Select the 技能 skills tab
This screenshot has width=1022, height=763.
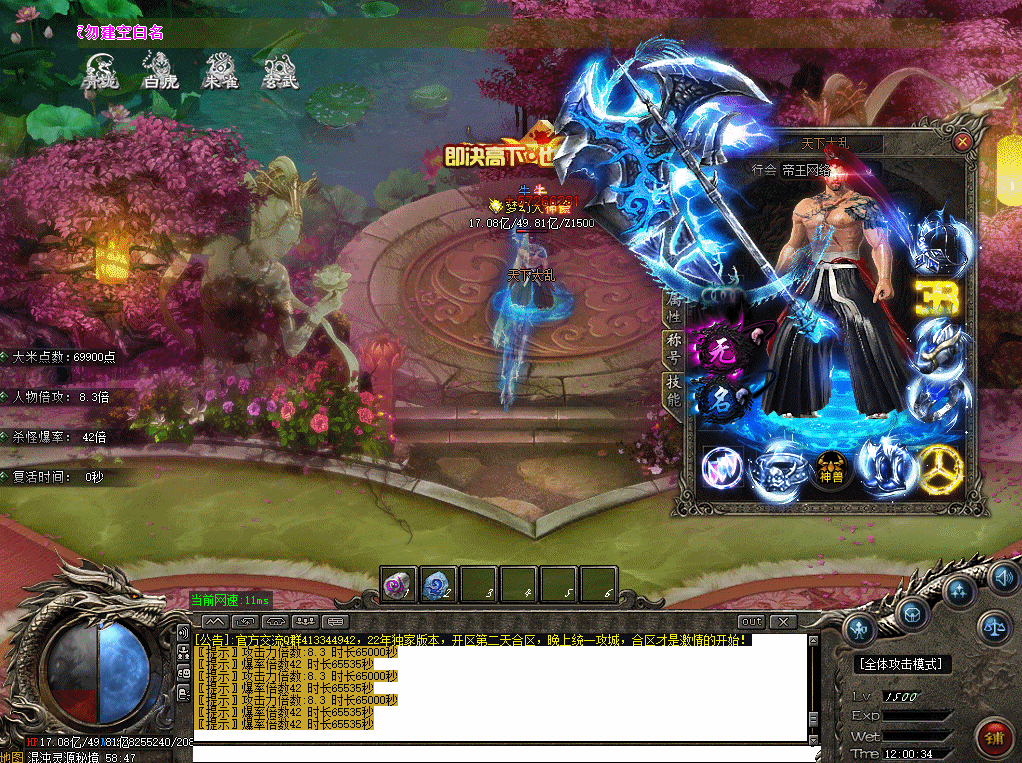(673, 390)
